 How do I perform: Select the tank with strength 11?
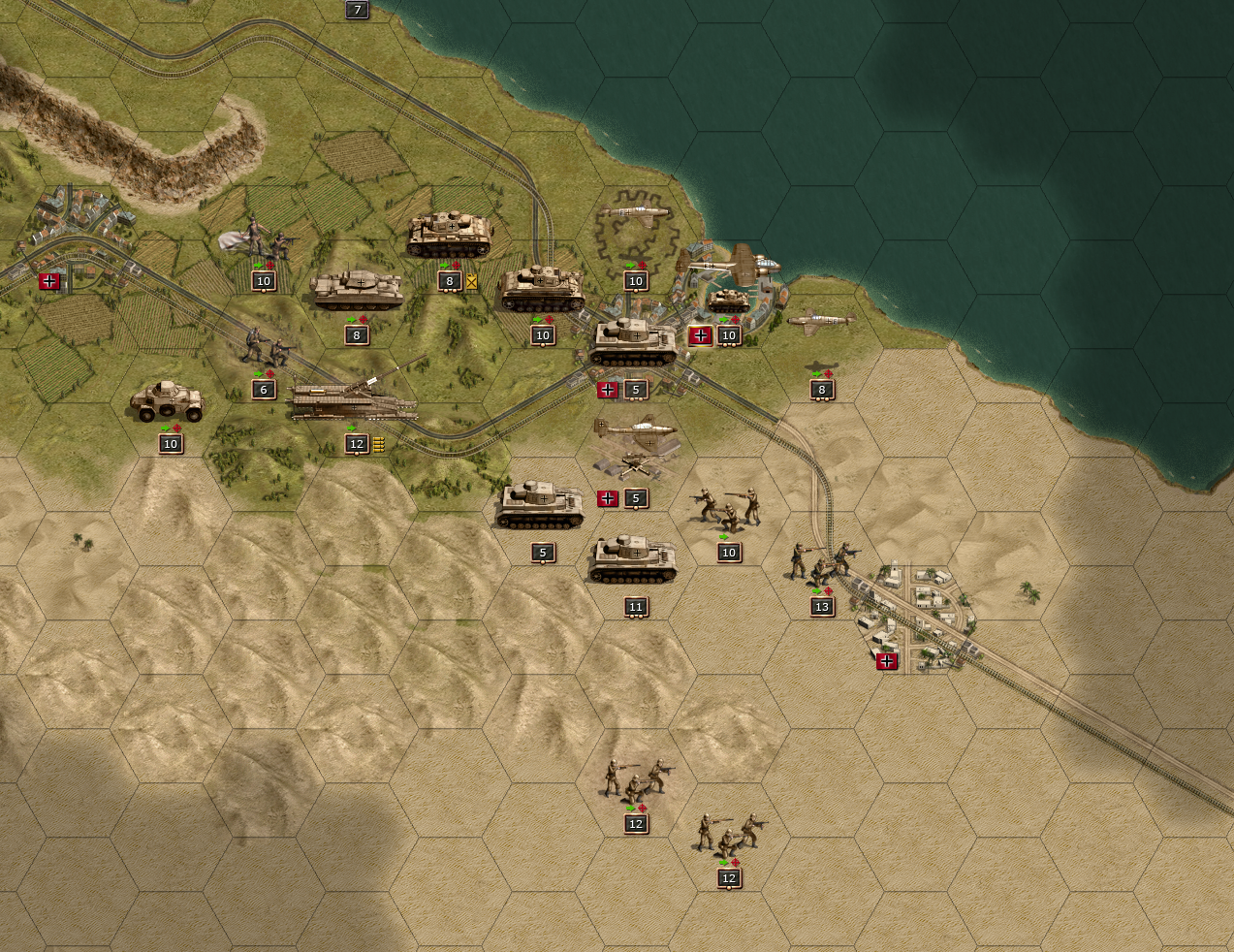(x=635, y=560)
